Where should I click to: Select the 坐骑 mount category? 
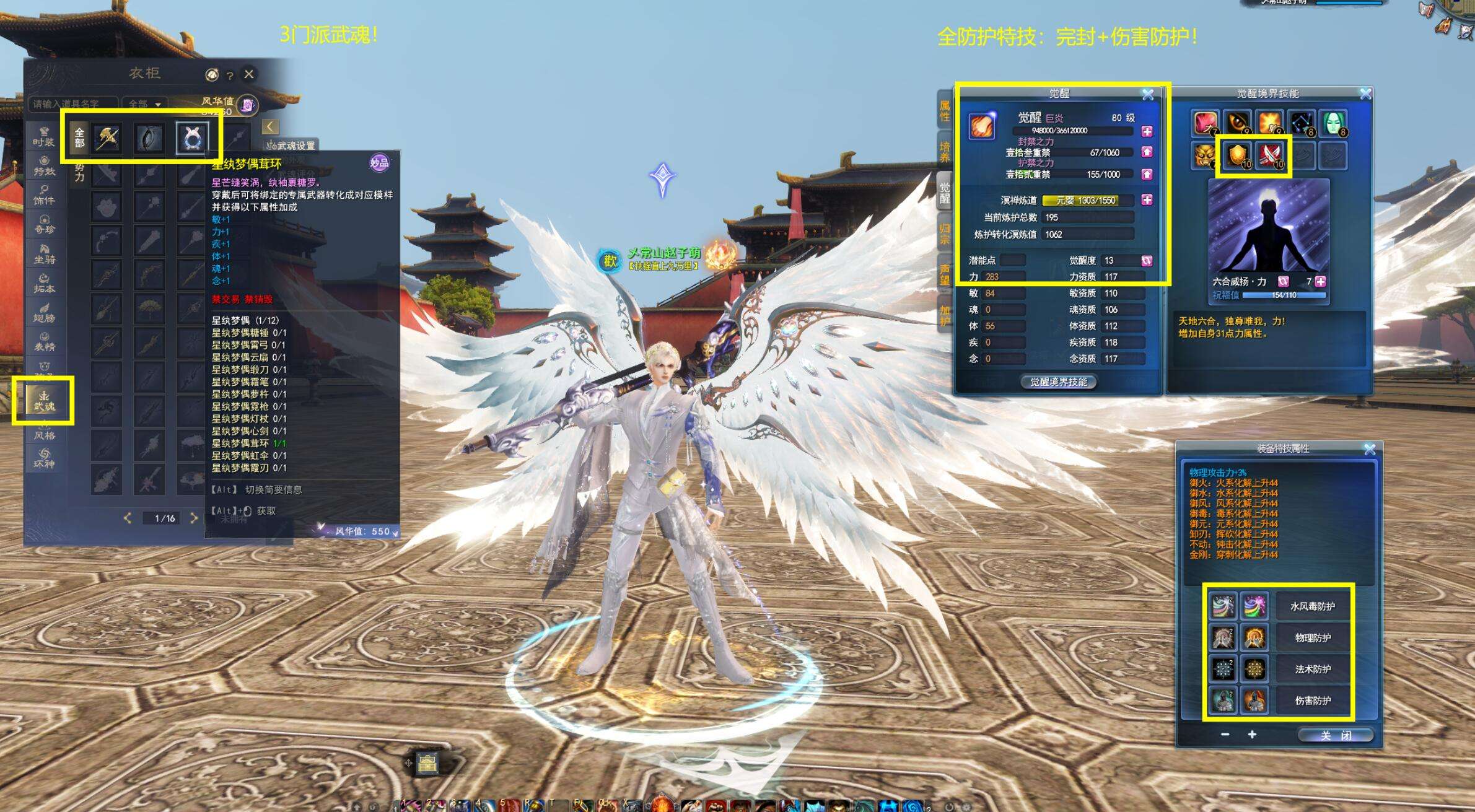(x=44, y=254)
